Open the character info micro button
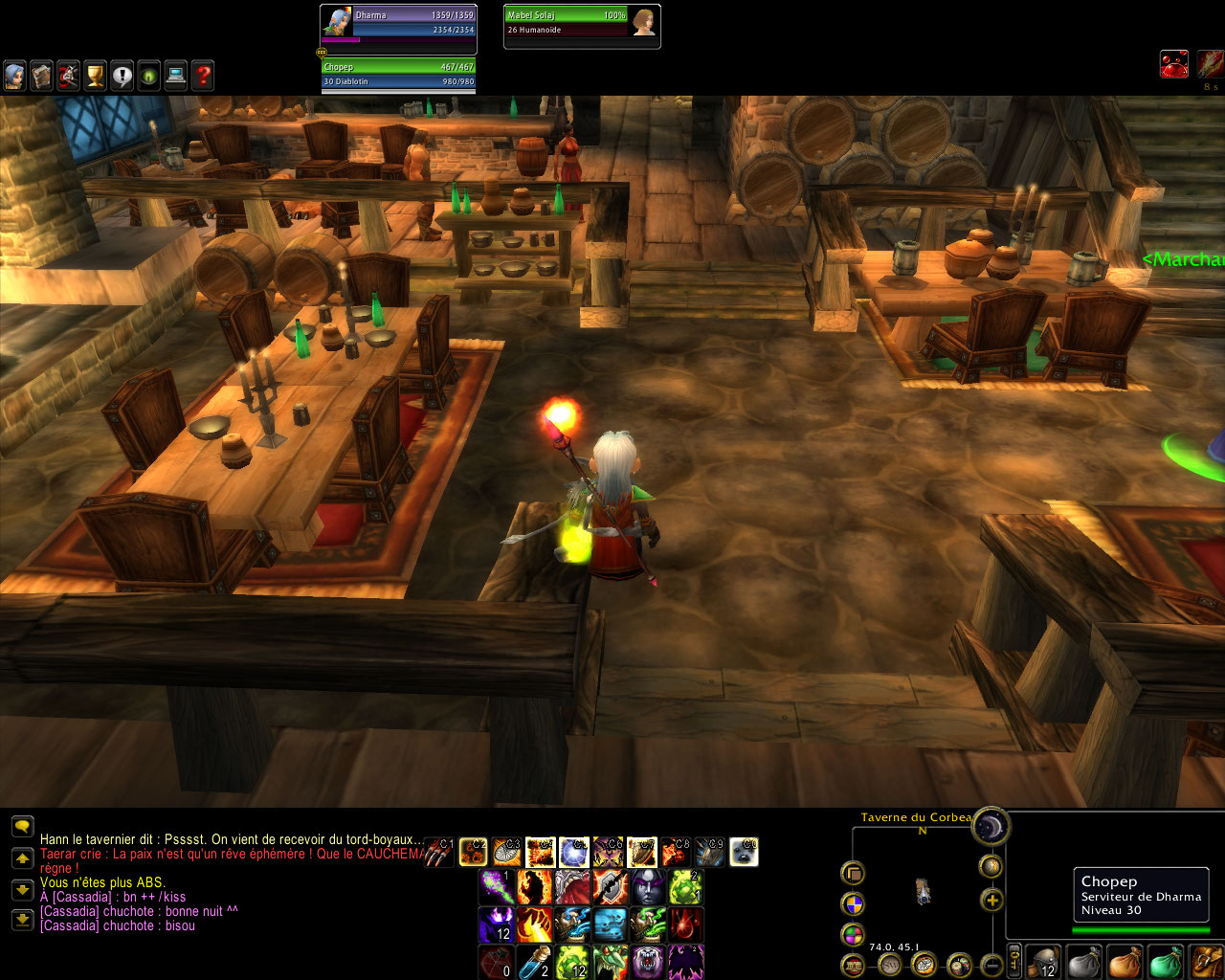Screen dimensions: 1225x980 (14, 76)
